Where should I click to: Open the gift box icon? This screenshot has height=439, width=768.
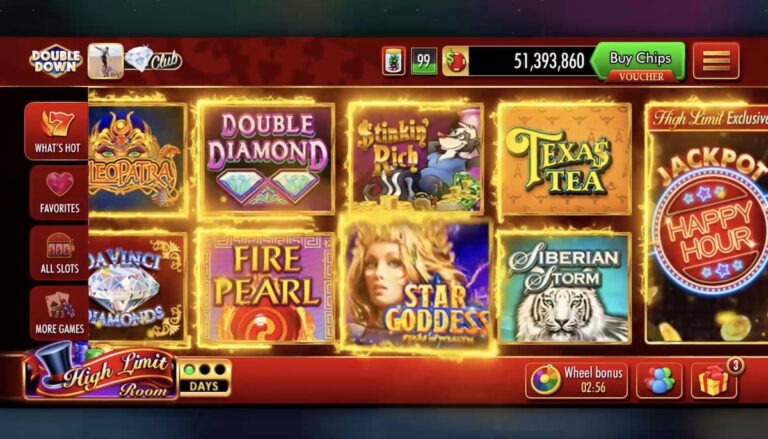click(x=713, y=380)
